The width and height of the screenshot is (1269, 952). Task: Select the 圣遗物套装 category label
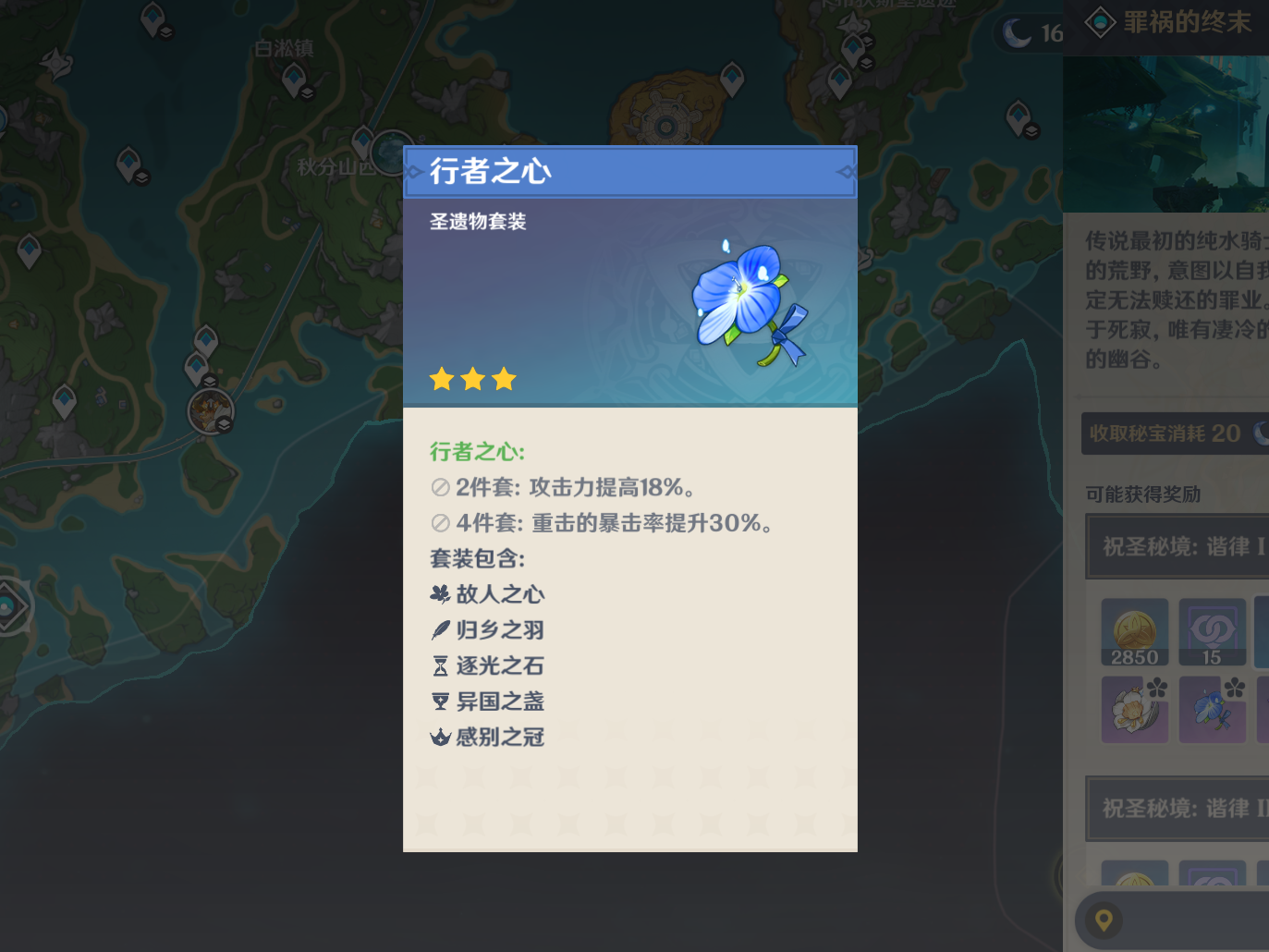point(477,222)
